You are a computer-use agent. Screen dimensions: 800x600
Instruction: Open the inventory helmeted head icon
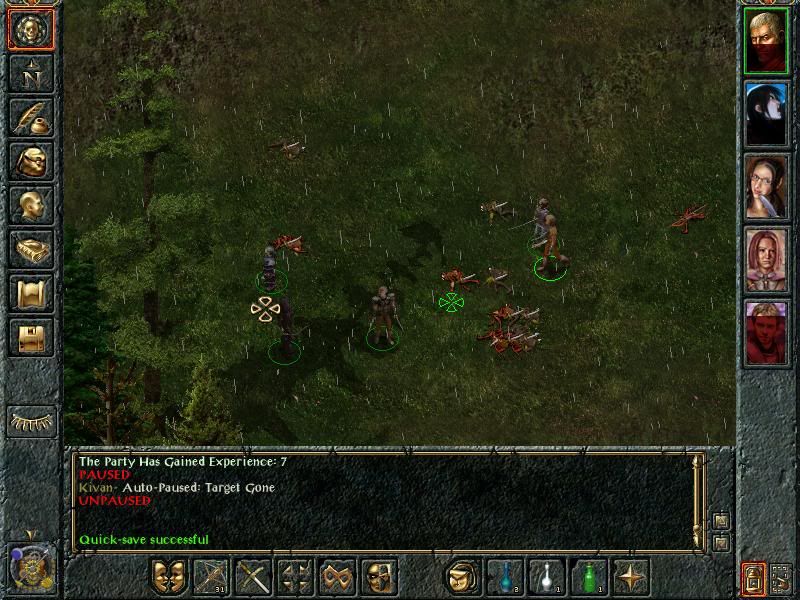31,161
